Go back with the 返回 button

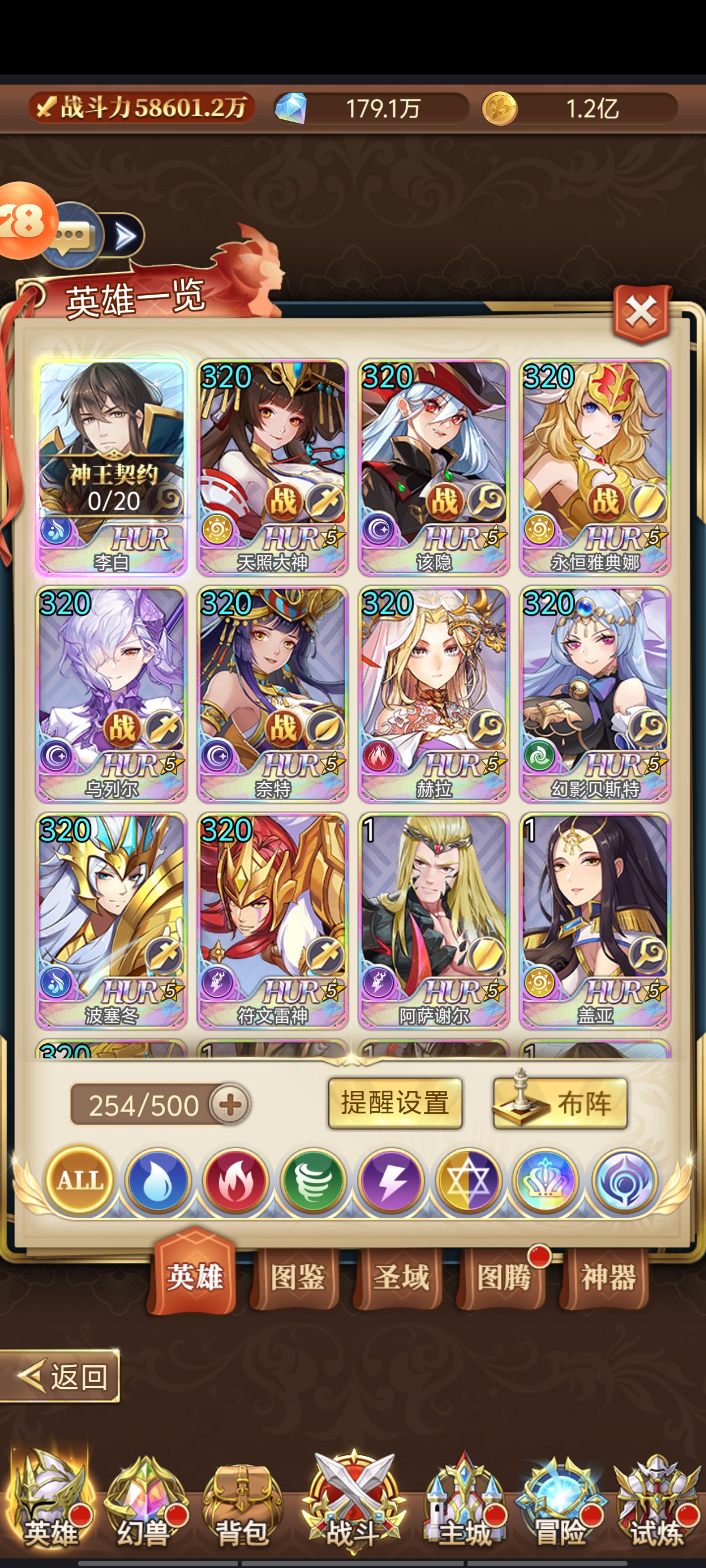click(x=61, y=1376)
